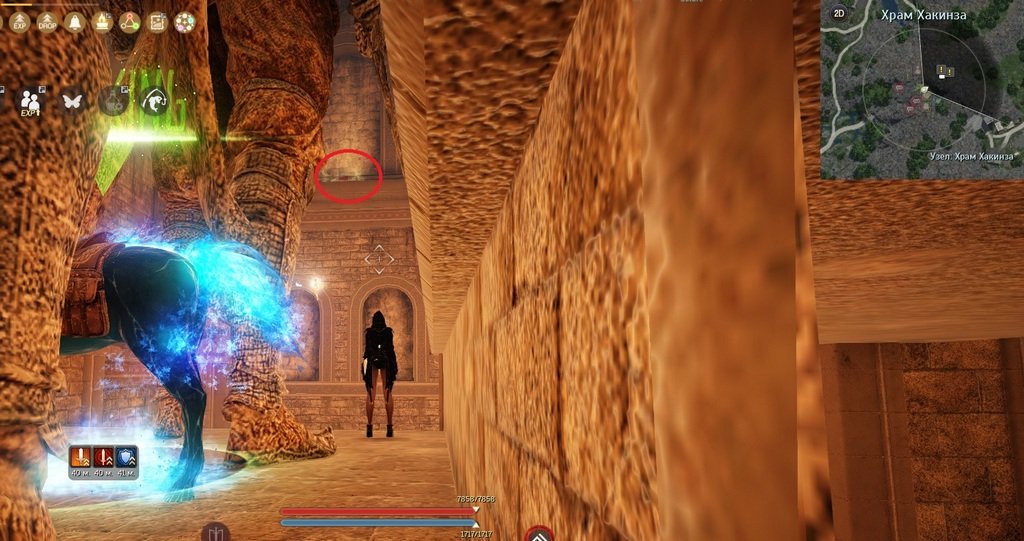Open the triangle node network icon
The image size is (1024, 541).
pyautogui.click(x=129, y=21)
